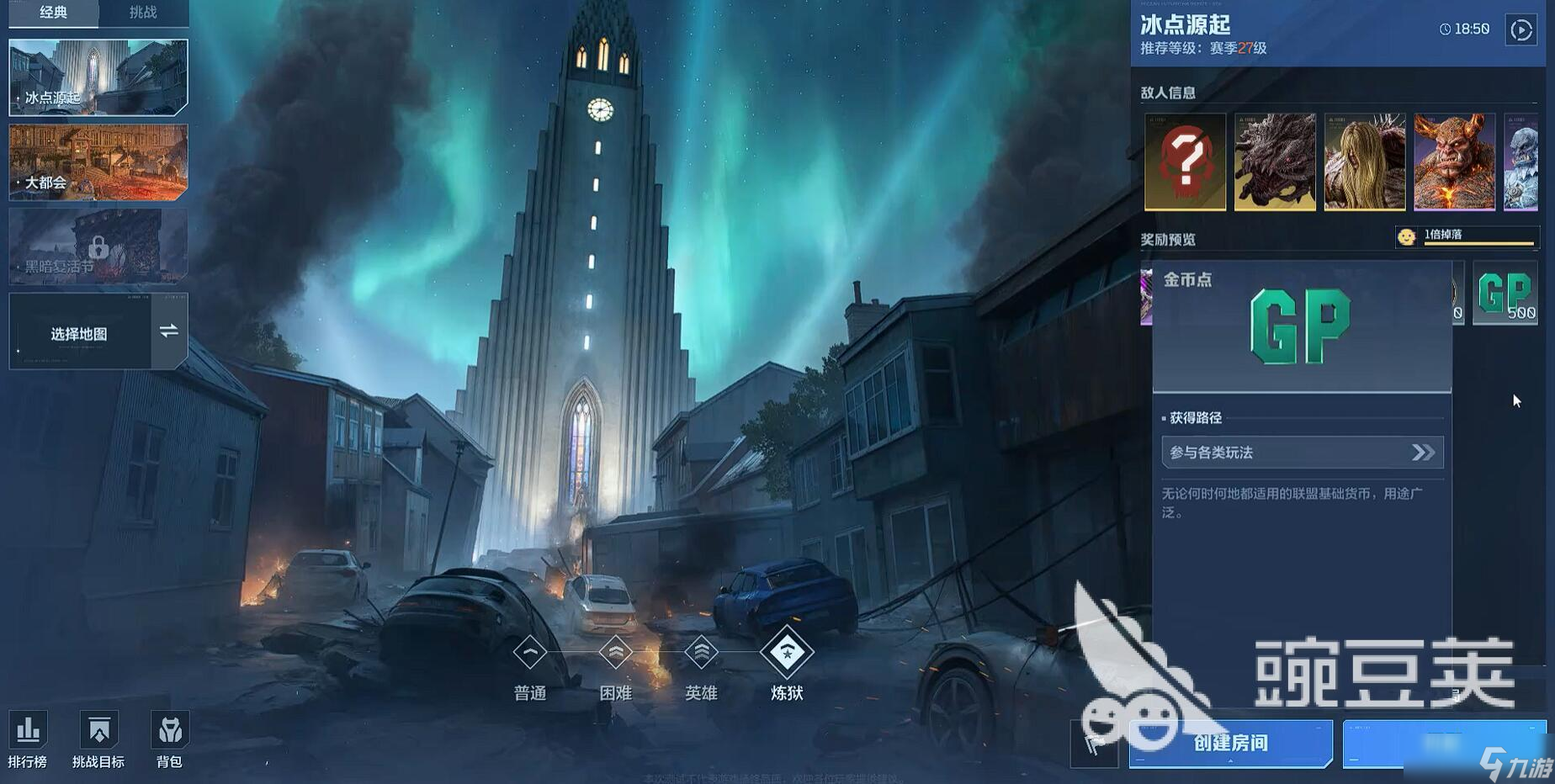
Task: Open the 排行榜 leaderboard
Action: (x=28, y=739)
